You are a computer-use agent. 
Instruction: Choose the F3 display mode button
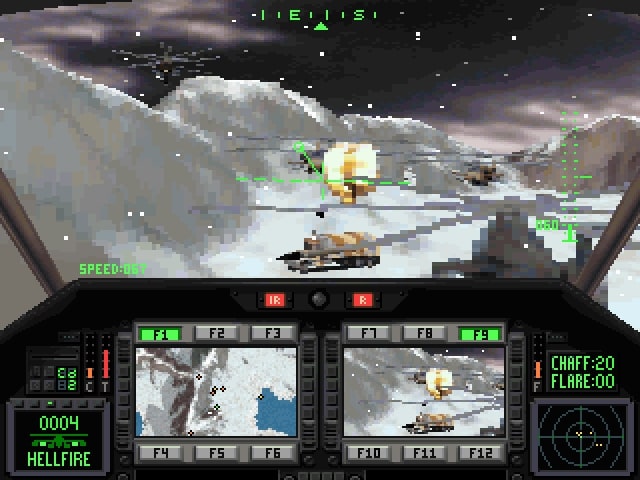pos(270,333)
